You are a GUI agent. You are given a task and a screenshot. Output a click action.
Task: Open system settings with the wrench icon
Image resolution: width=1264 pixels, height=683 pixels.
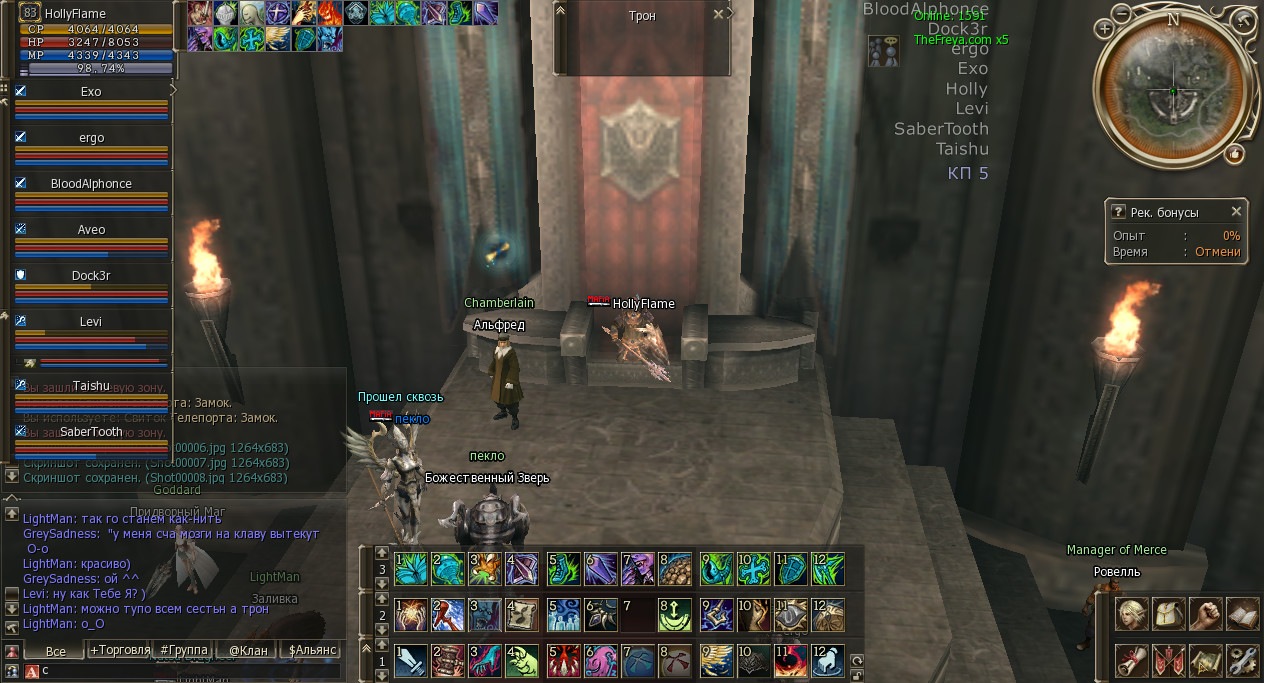click(x=1242, y=659)
